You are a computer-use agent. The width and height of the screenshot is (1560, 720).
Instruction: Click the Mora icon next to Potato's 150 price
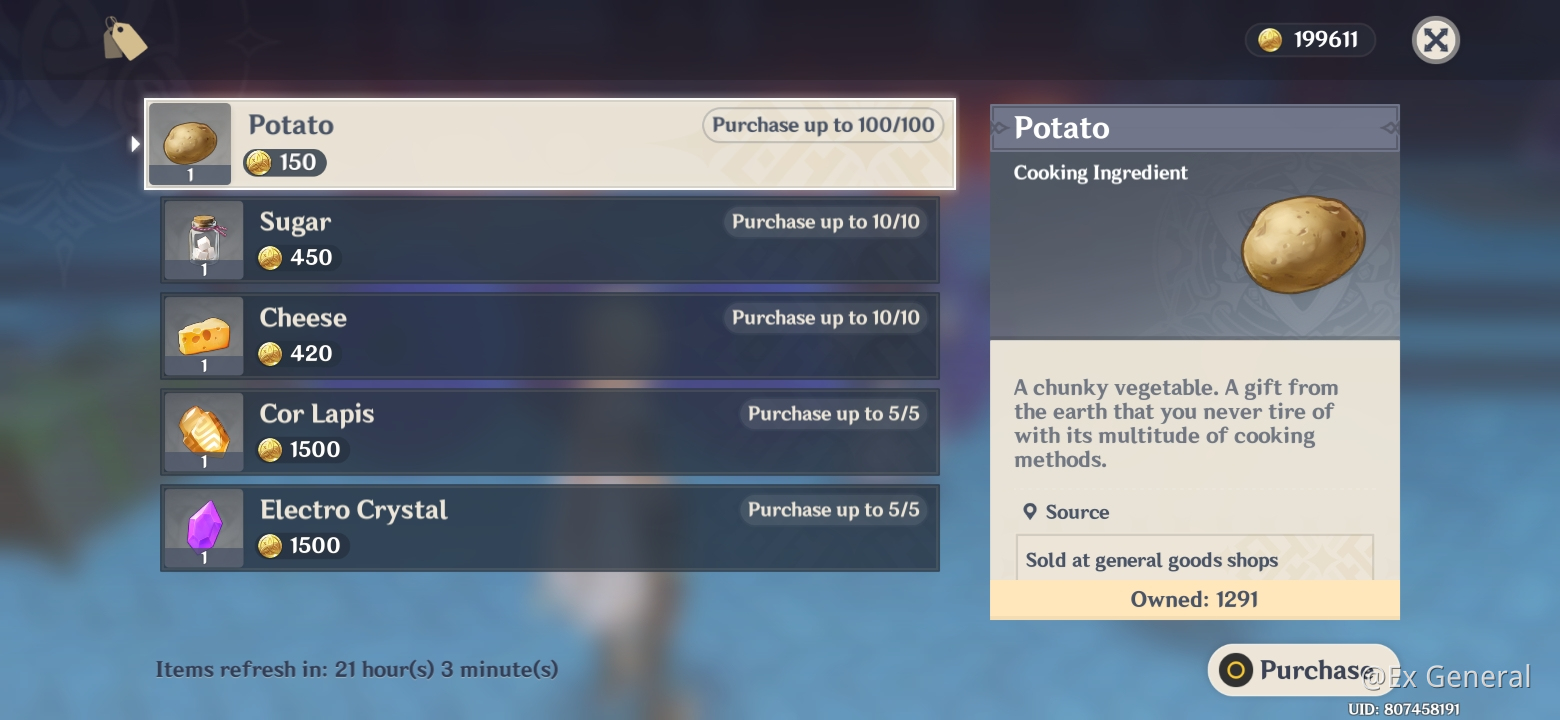pos(267,162)
